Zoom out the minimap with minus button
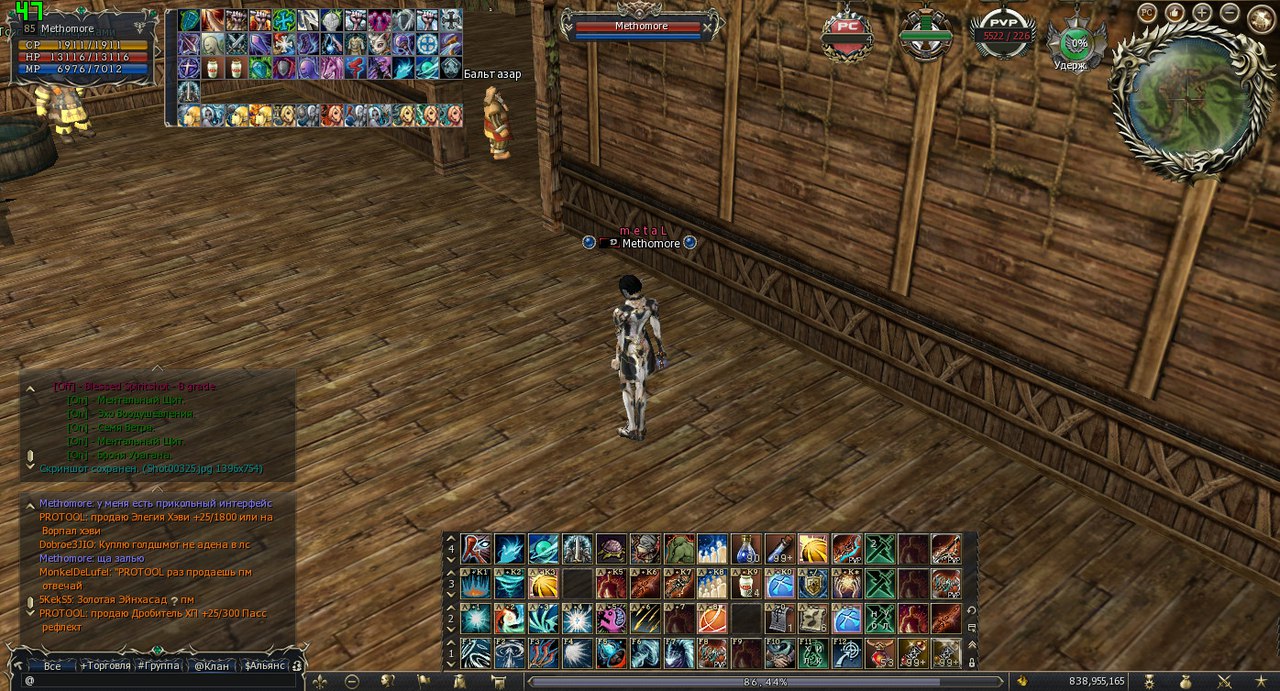 click(1230, 13)
